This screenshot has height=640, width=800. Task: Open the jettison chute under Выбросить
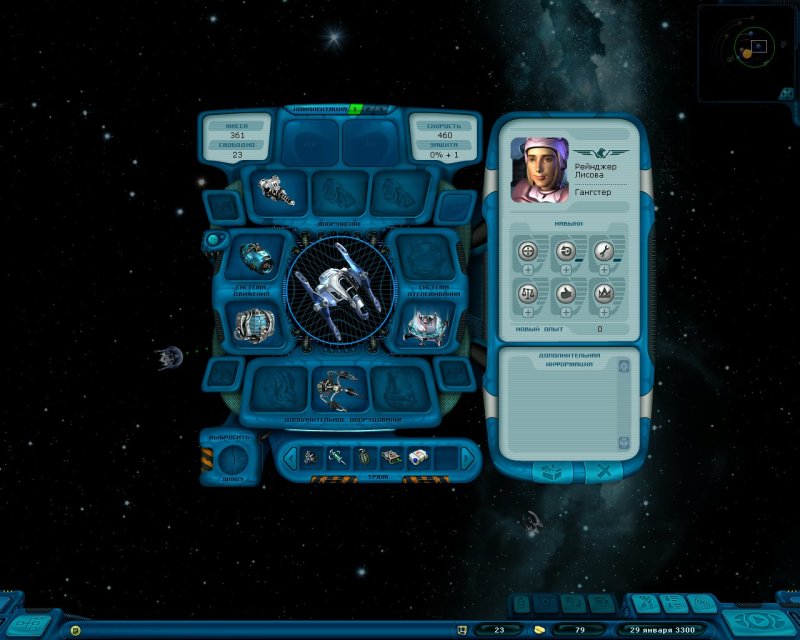click(x=230, y=460)
